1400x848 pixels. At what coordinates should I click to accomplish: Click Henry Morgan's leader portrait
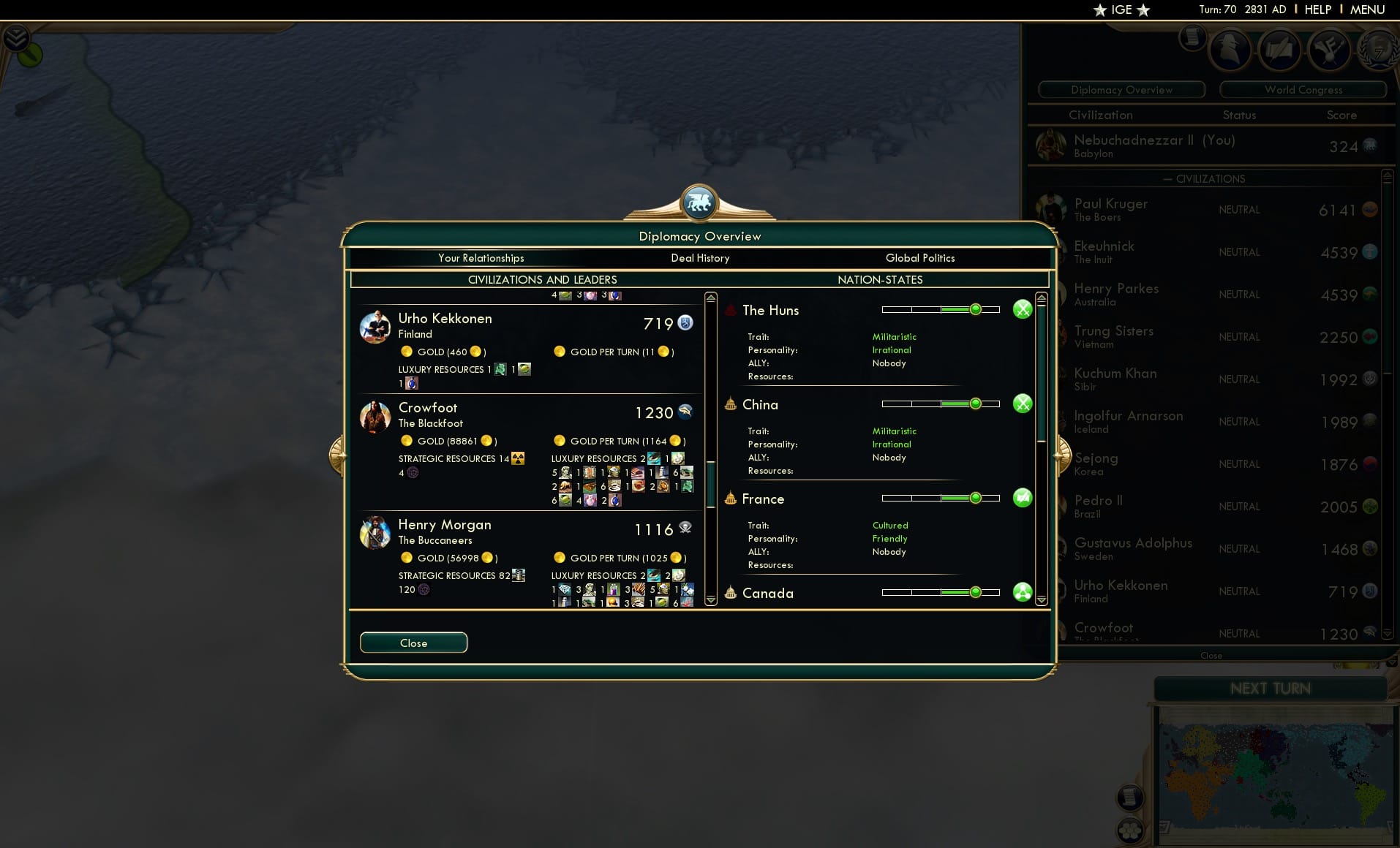[375, 534]
